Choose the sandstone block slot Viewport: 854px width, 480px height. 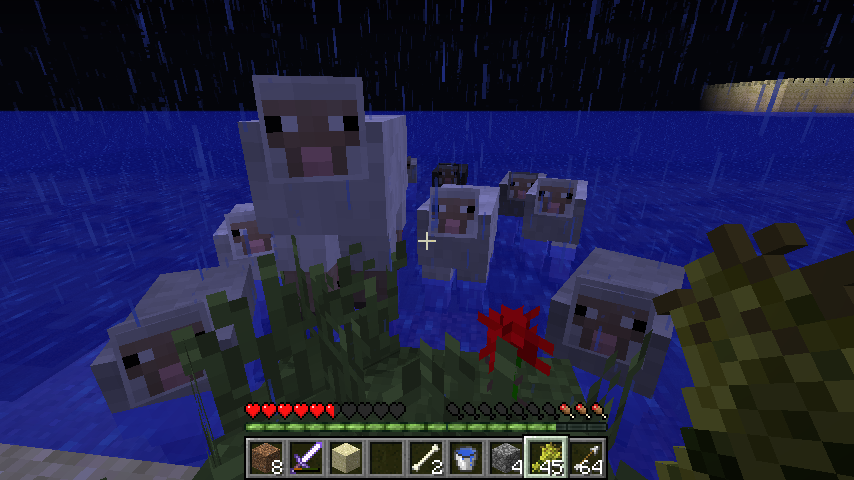(x=346, y=457)
